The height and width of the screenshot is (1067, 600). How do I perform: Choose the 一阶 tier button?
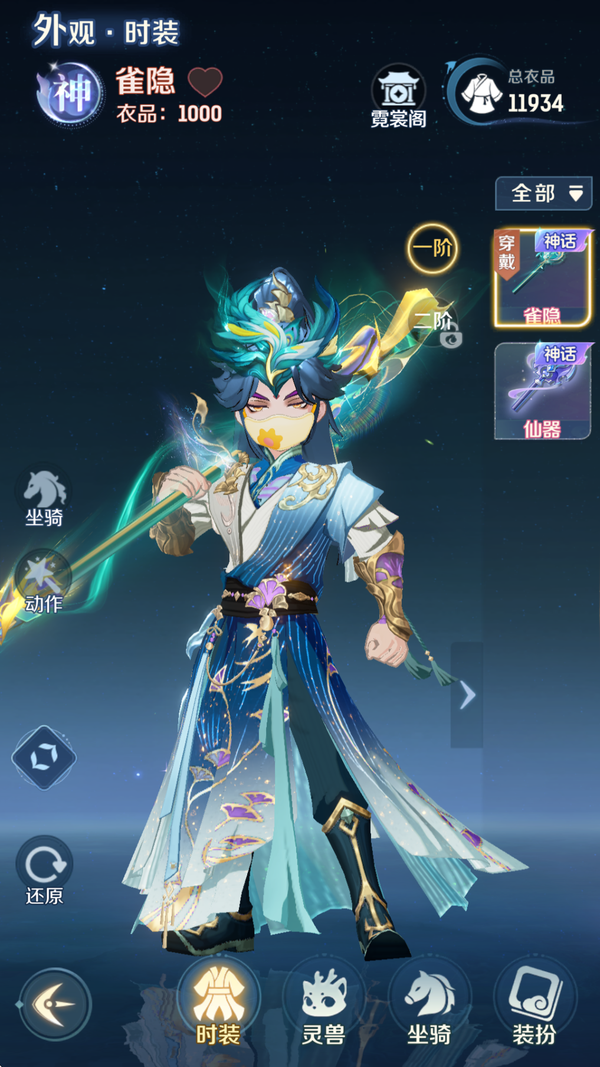coord(432,248)
